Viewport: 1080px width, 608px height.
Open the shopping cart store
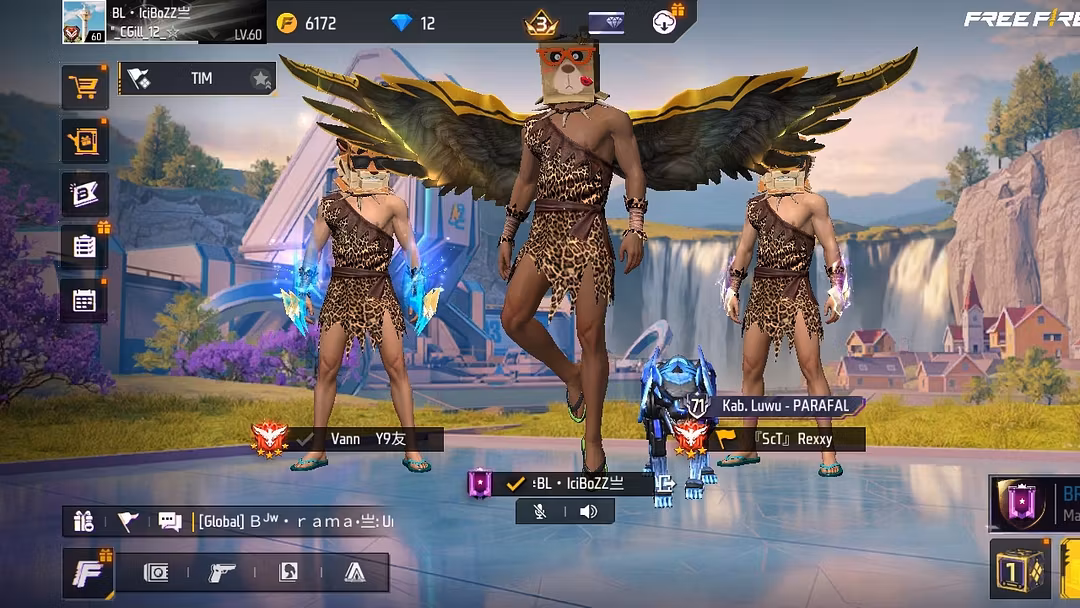[85, 88]
